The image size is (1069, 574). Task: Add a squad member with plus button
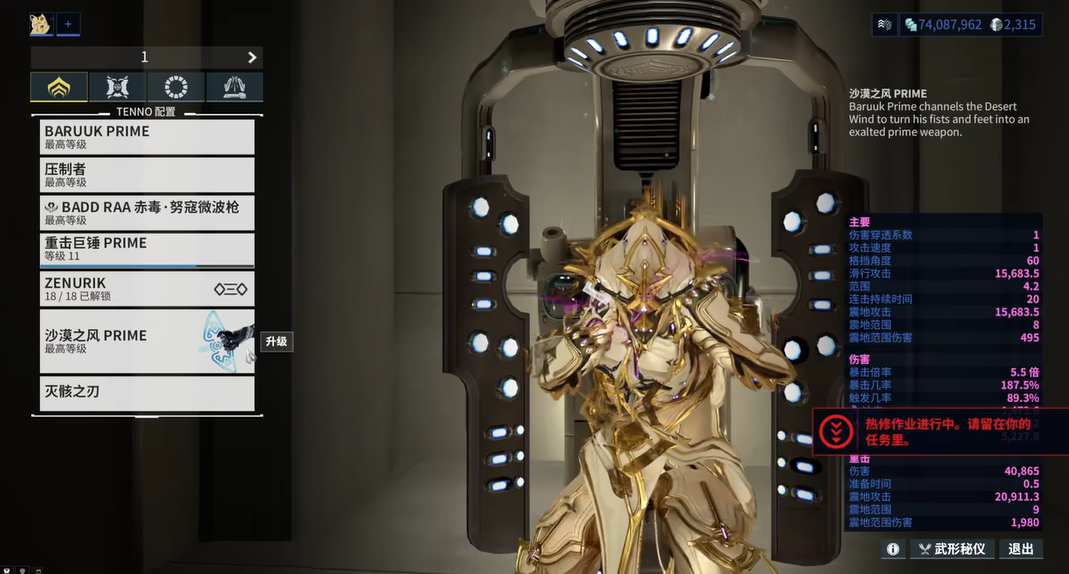coord(68,24)
